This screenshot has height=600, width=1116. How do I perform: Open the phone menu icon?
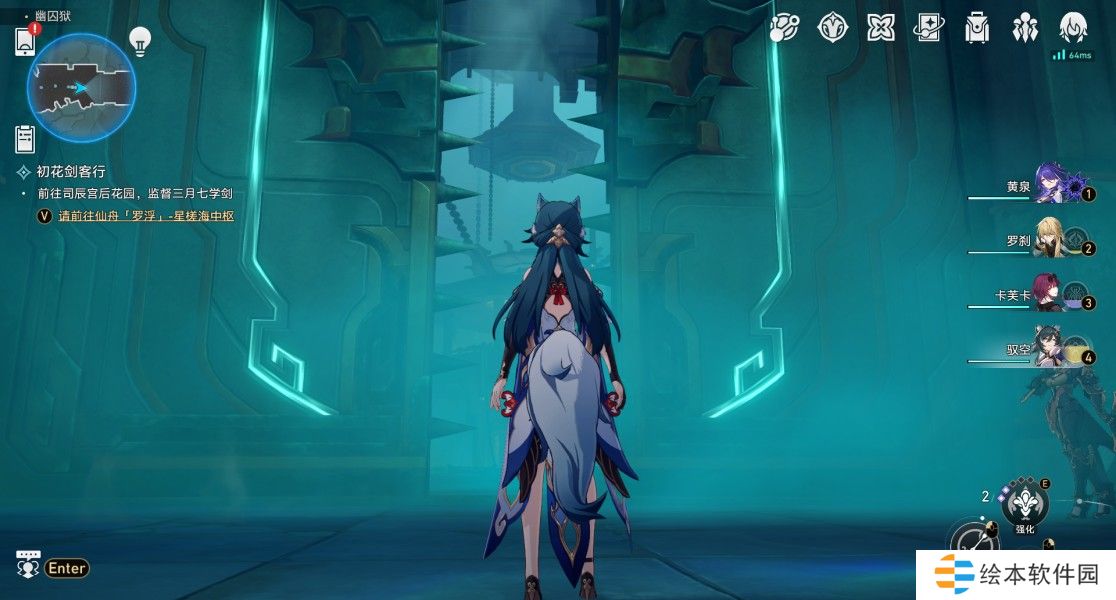25,42
